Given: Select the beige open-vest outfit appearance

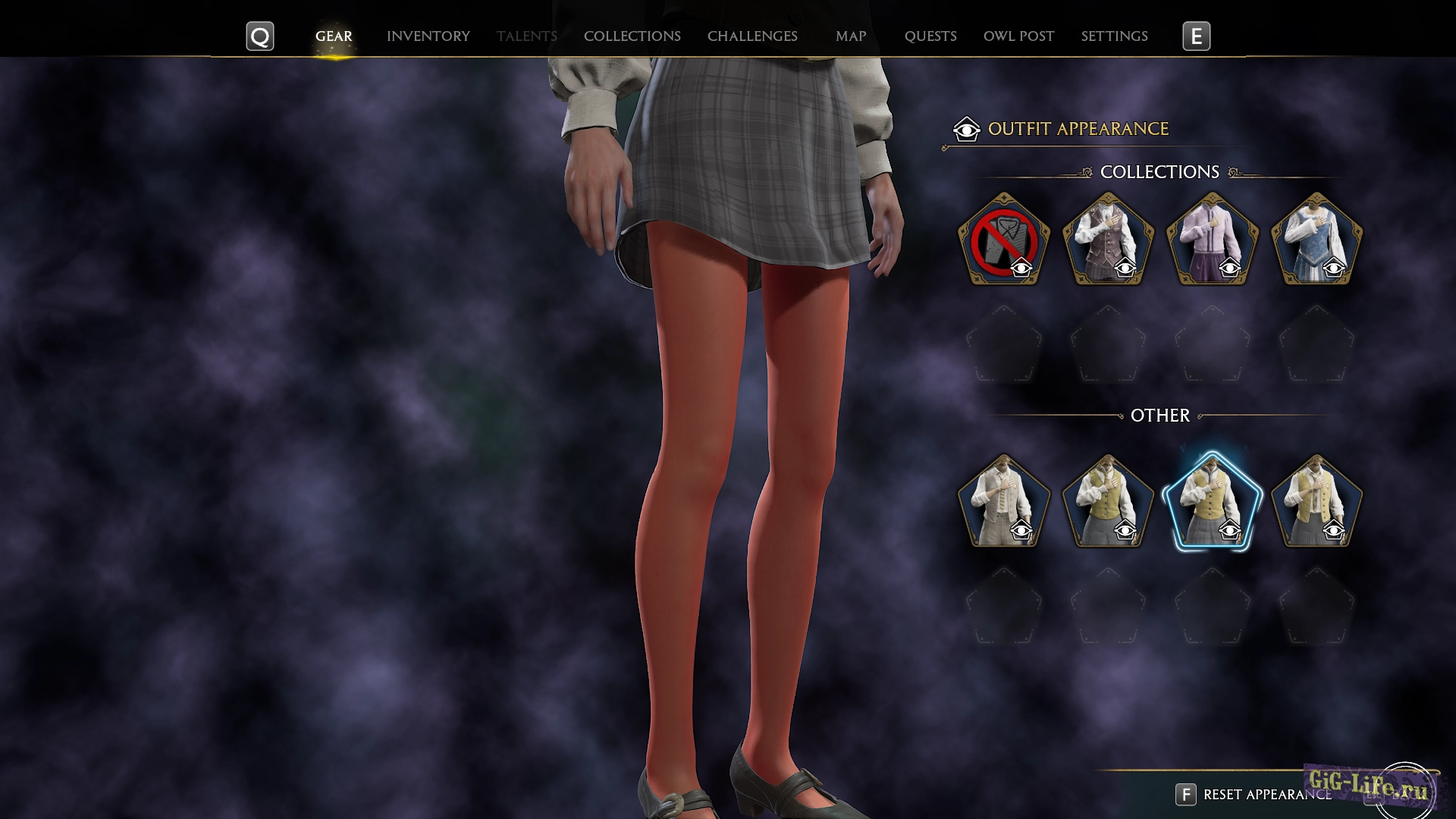Looking at the screenshot, I should click(1003, 501).
